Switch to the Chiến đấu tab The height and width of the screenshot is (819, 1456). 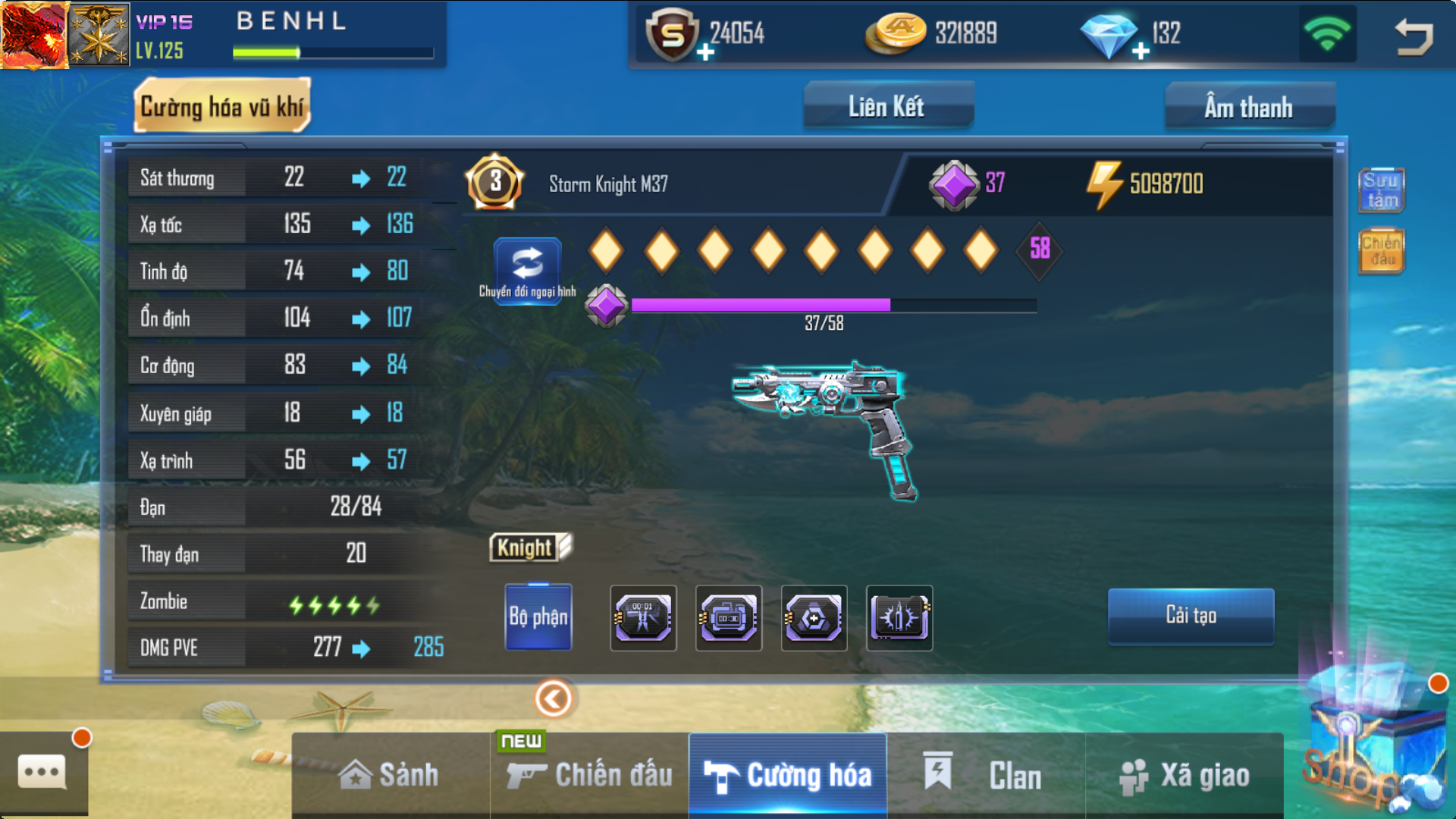tap(590, 775)
